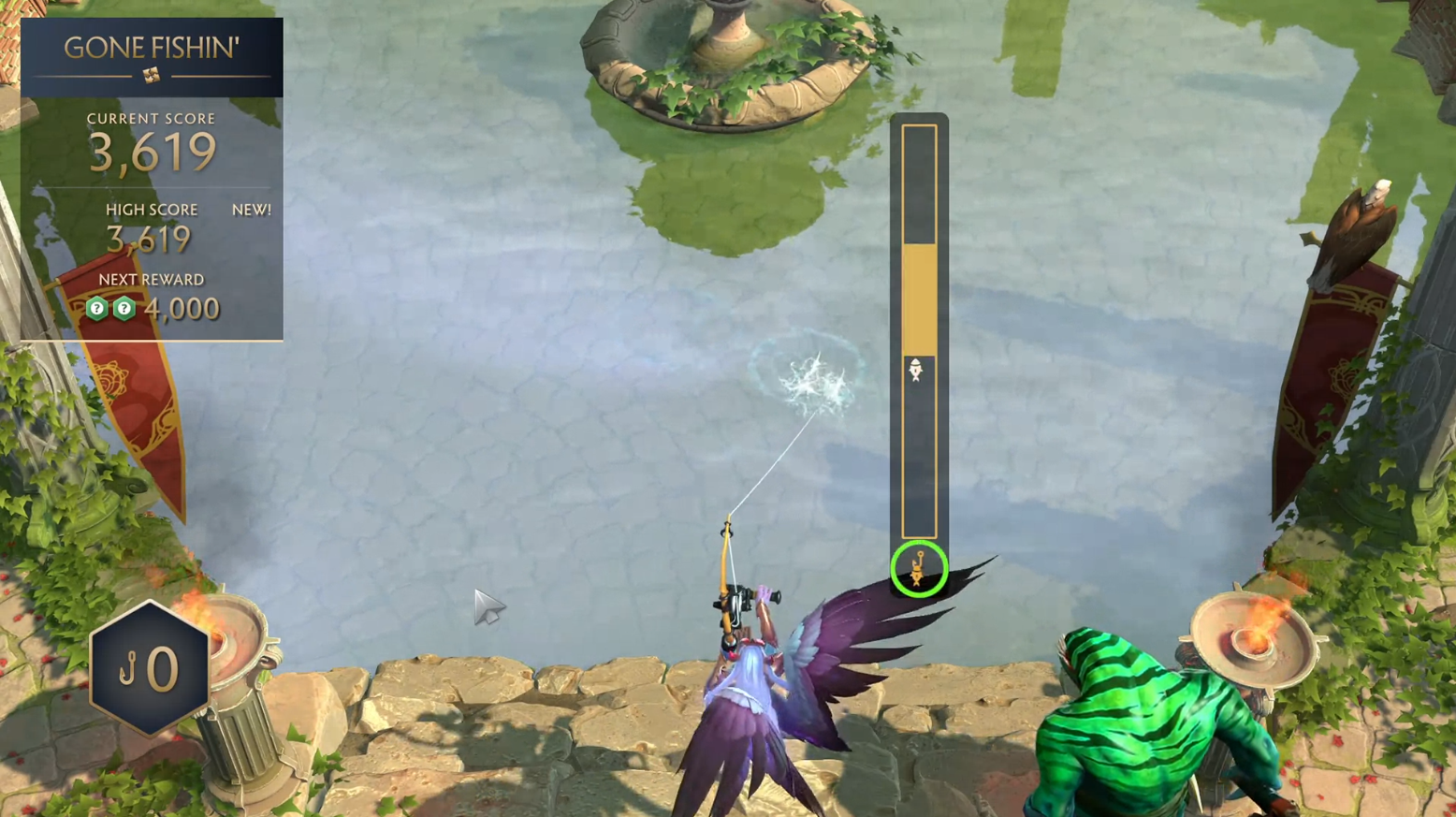Click the fish marker on the reel meter

(916, 371)
